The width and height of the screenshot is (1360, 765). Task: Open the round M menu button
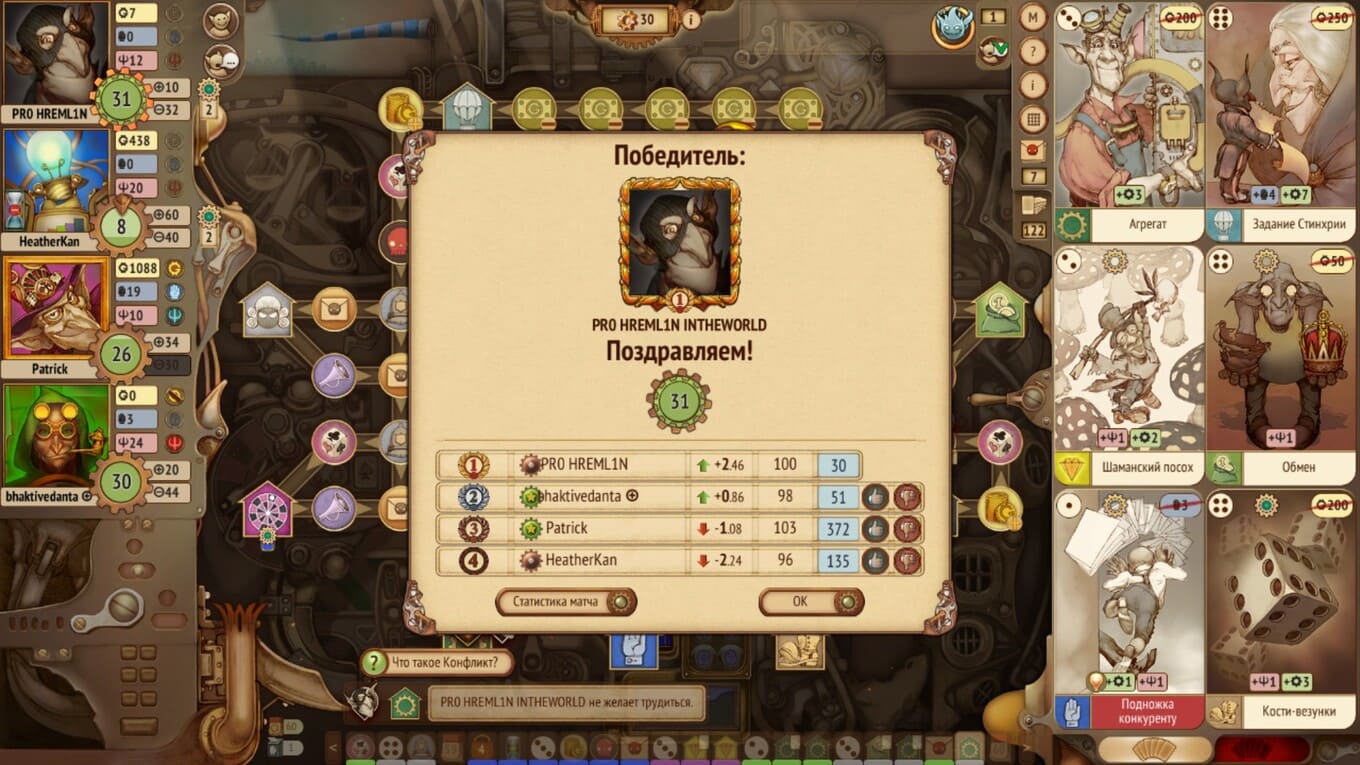[x=1033, y=17]
